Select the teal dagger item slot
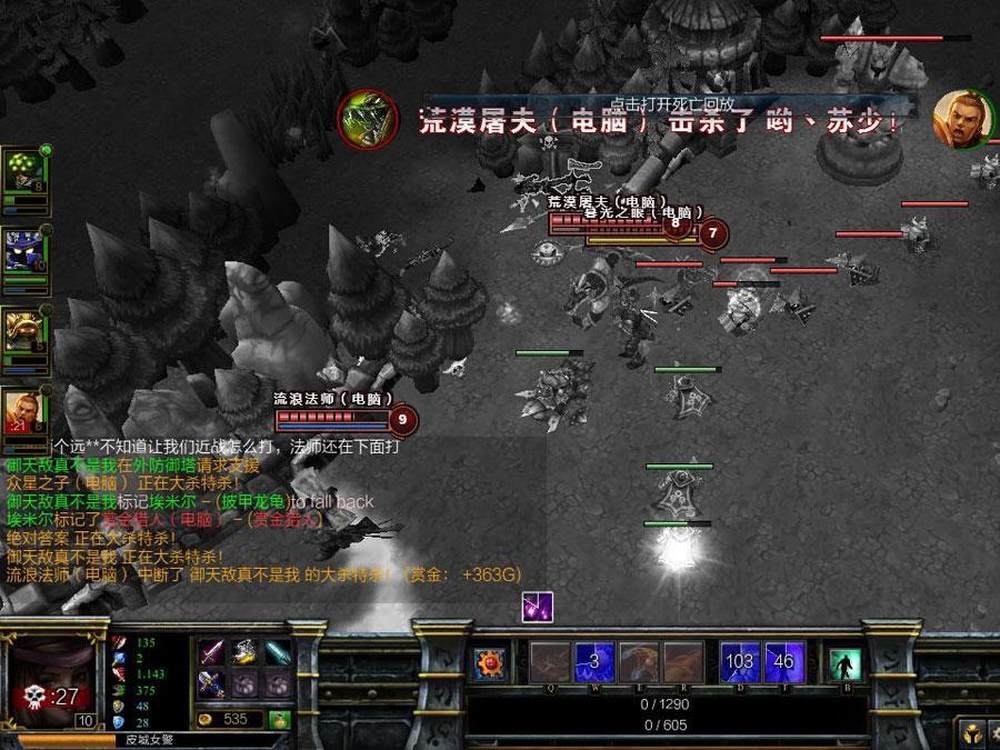Screen dimensions: 1000x750 tap(278, 653)
